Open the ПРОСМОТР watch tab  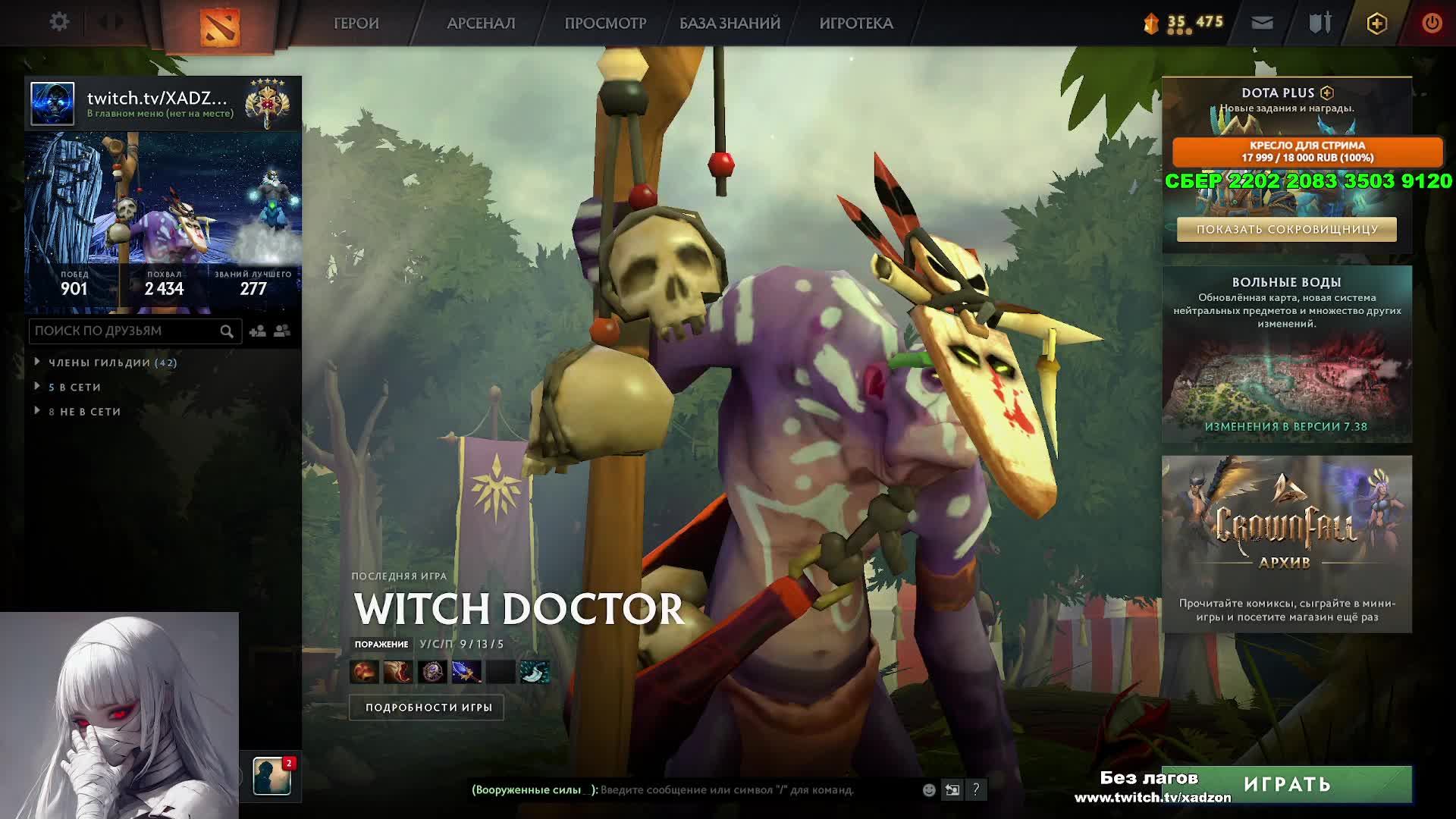605,24
